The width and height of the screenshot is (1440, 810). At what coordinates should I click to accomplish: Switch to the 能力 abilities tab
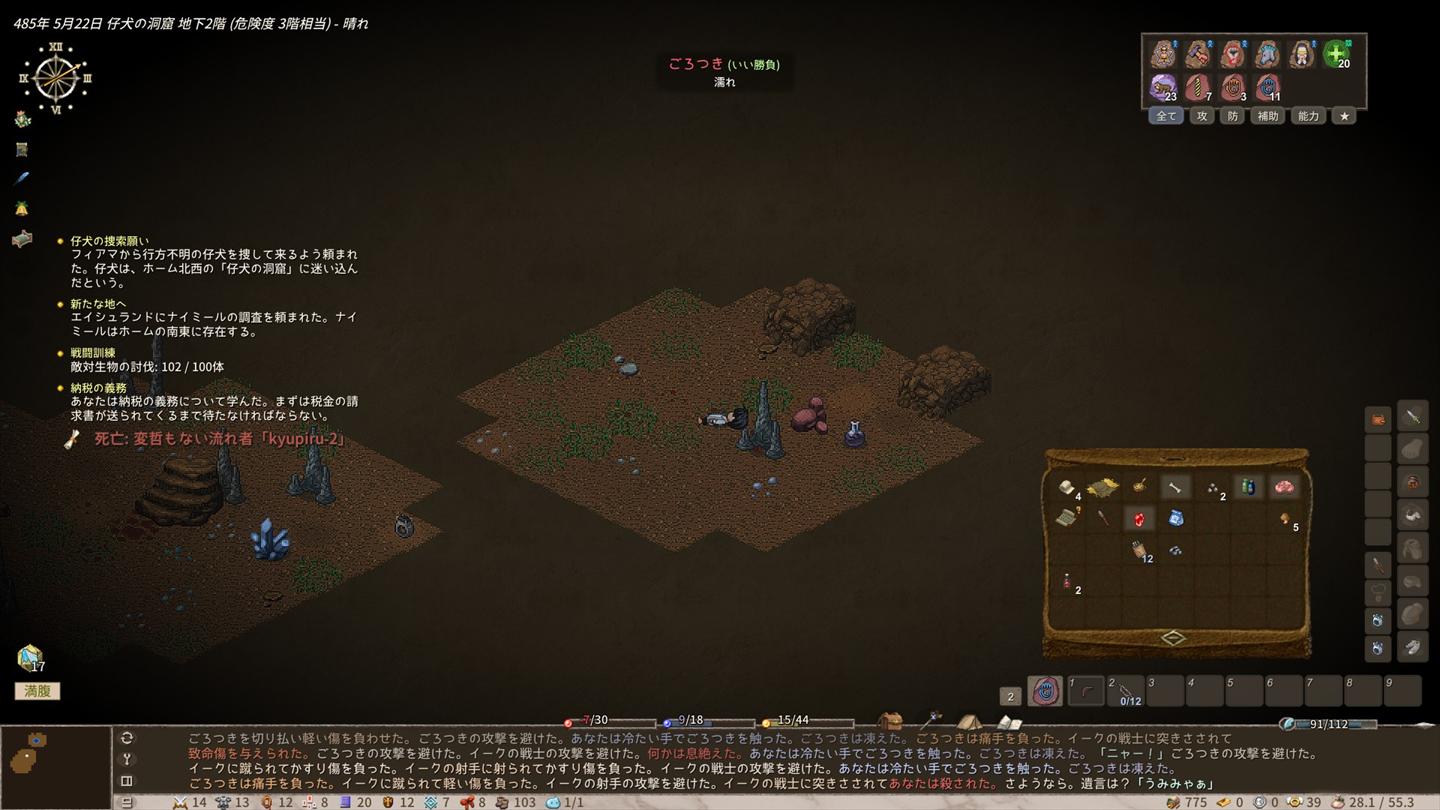[1308, 116]
